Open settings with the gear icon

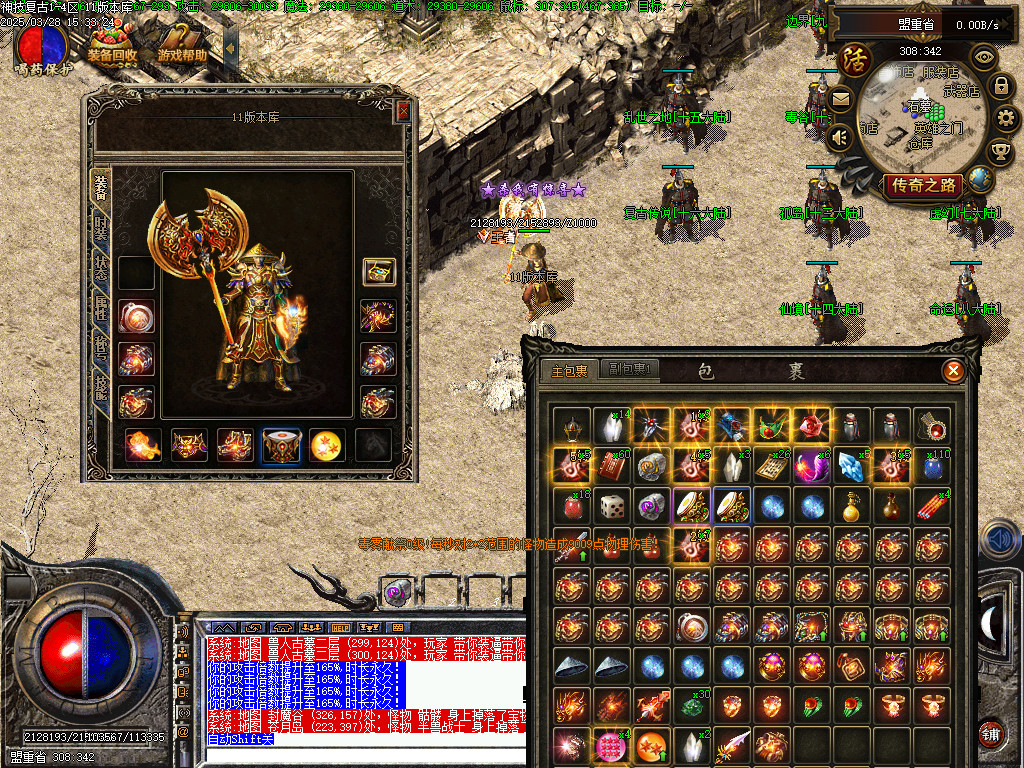point(1006,119)
